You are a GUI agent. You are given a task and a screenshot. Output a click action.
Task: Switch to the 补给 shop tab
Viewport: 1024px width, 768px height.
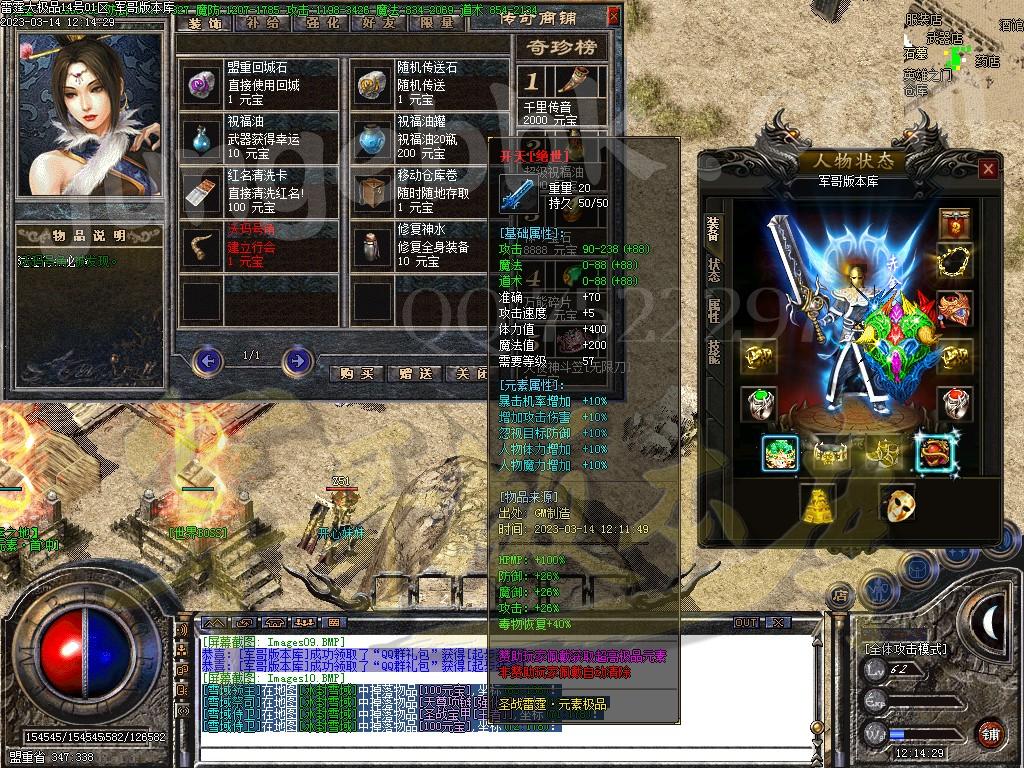(262, 22)
